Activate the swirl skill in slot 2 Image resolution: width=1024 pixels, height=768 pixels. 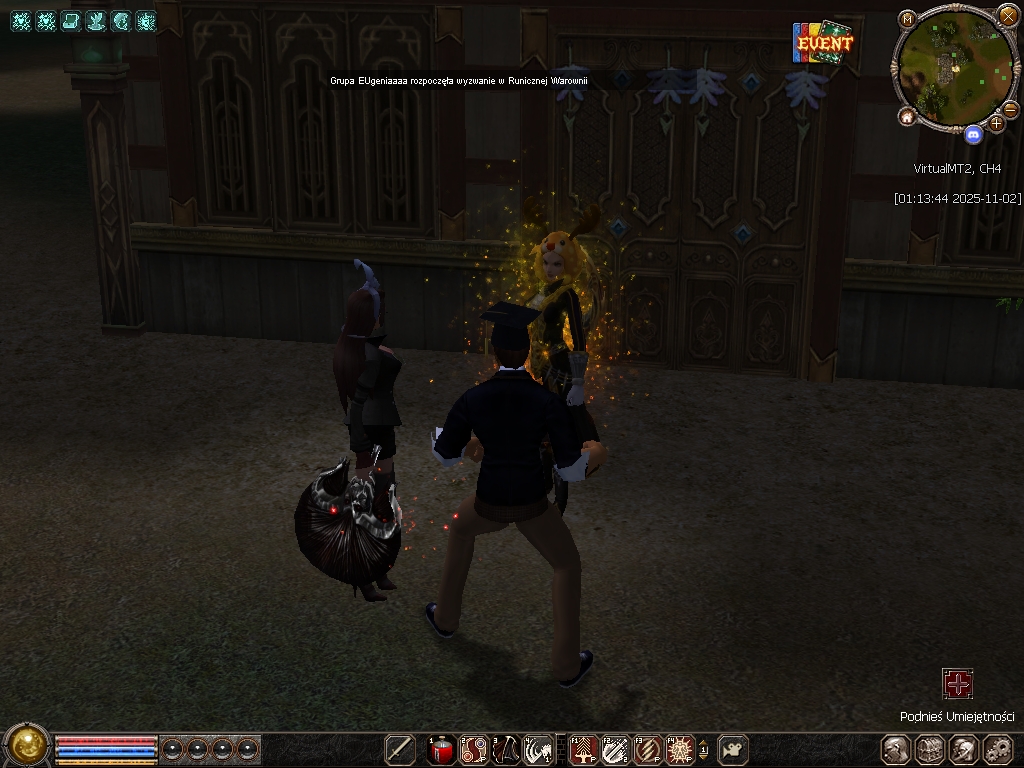(474, 749)
